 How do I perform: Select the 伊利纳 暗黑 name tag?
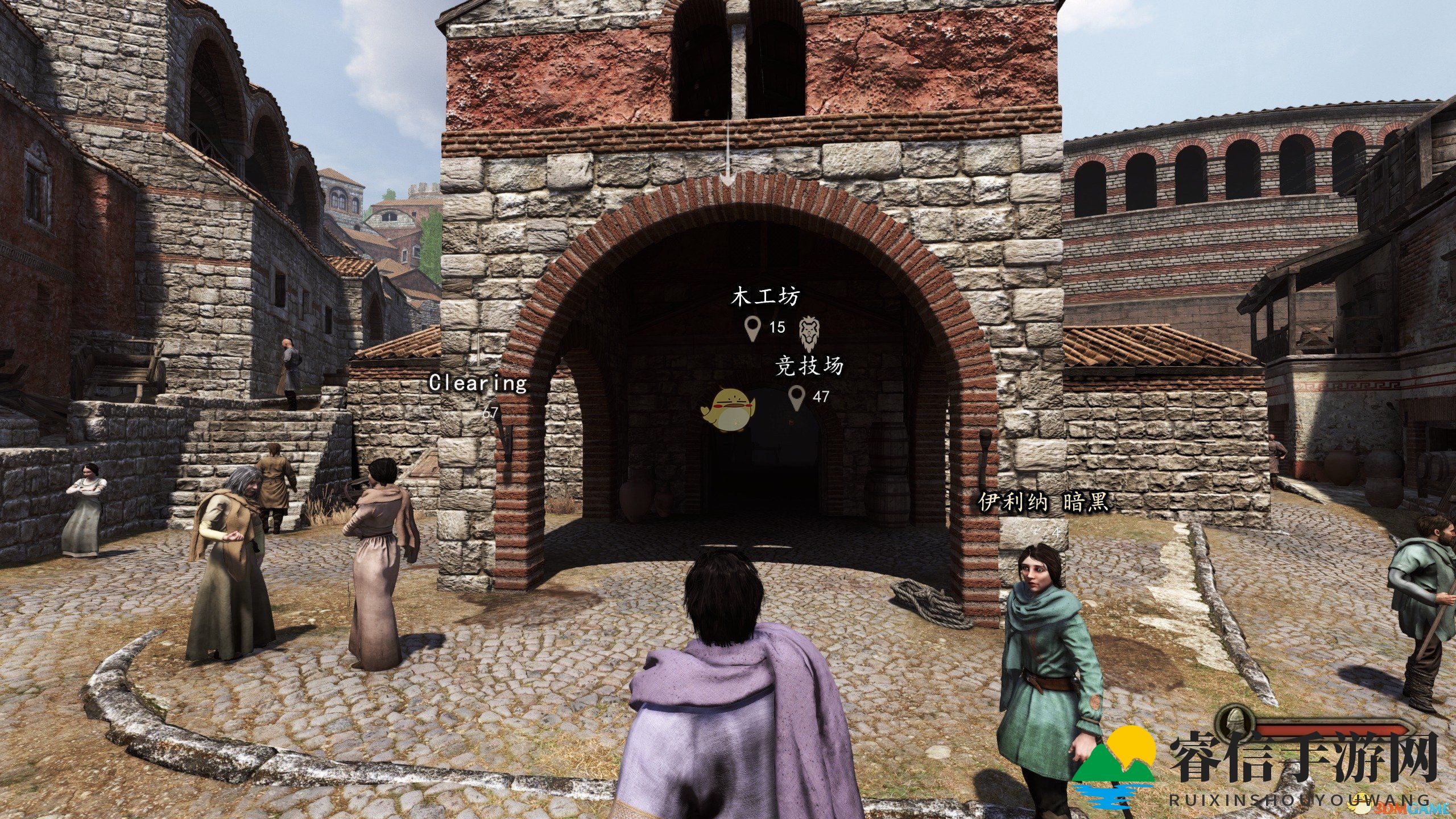[1043, 503]
